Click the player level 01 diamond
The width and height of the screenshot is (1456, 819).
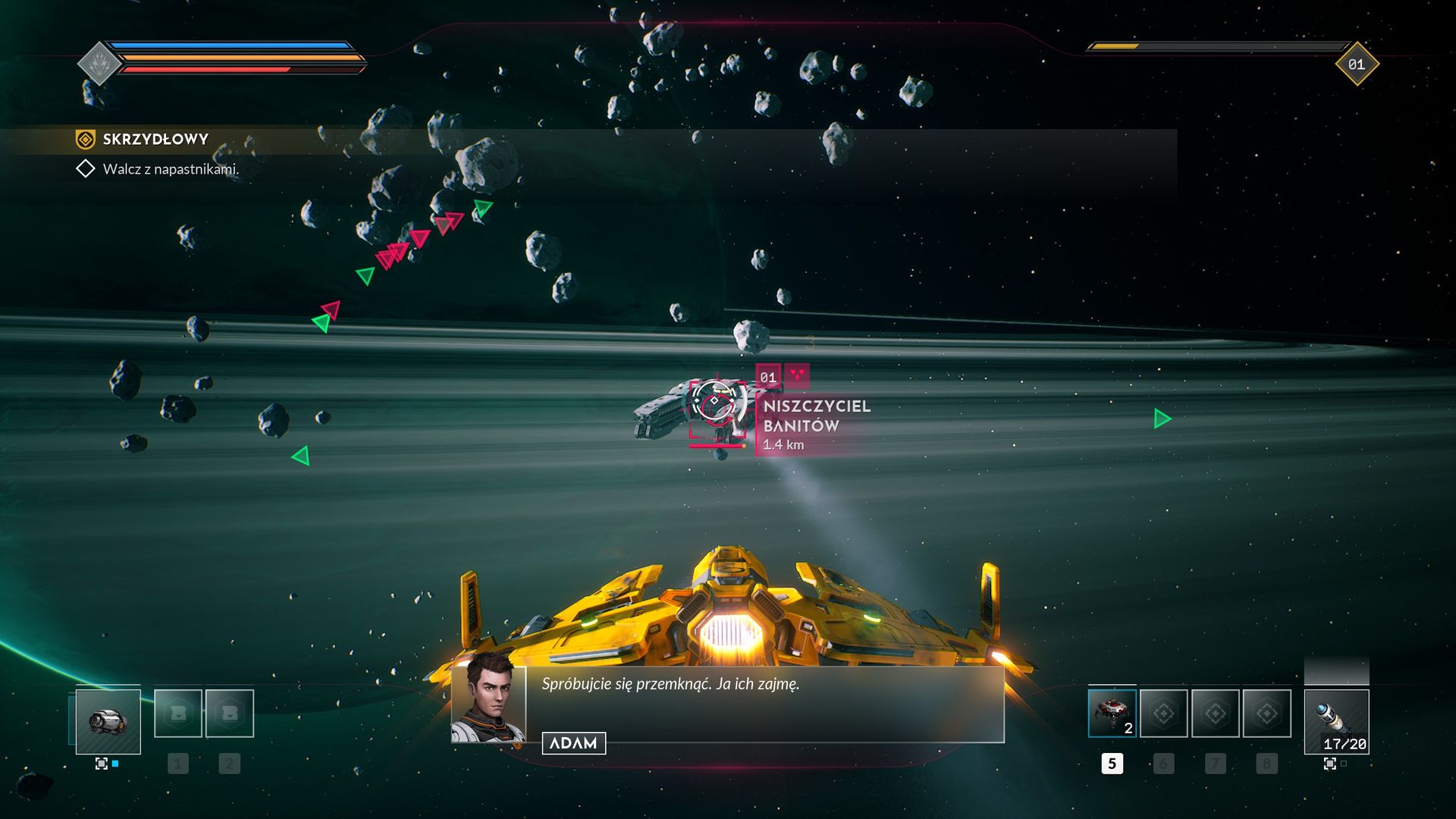click(x=1357, y=64)
